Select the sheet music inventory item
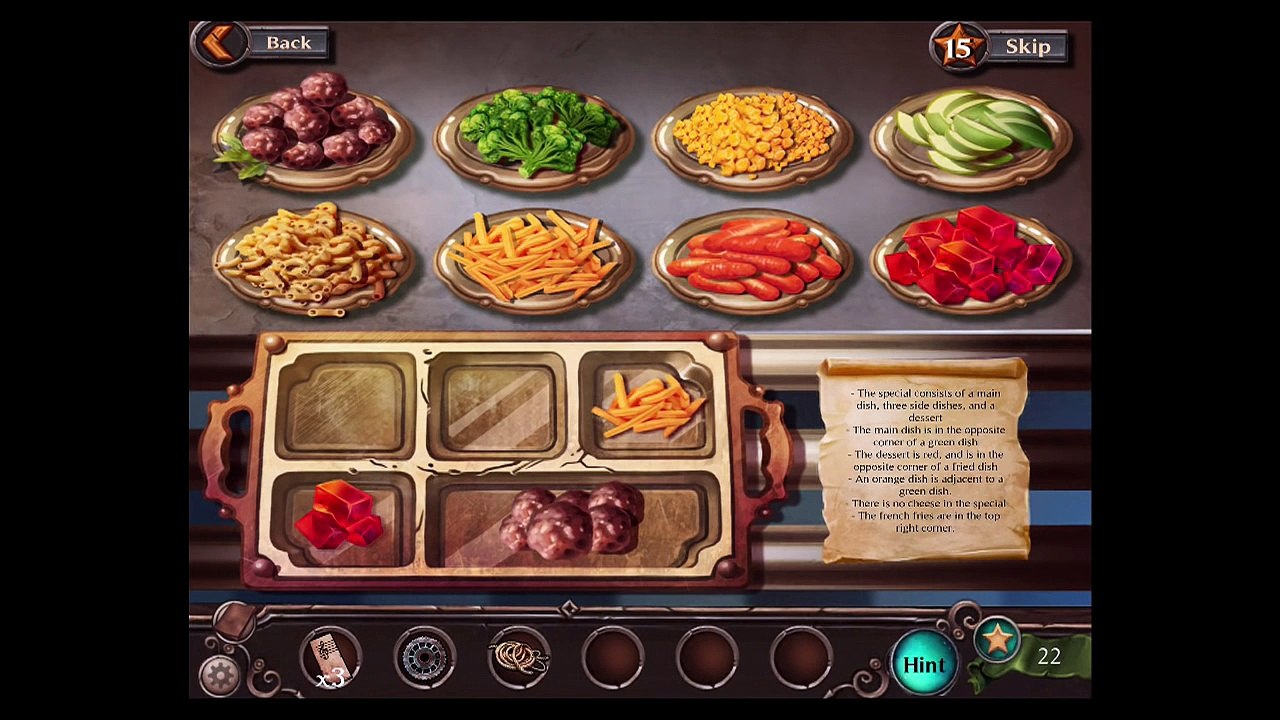 (328, 657)
